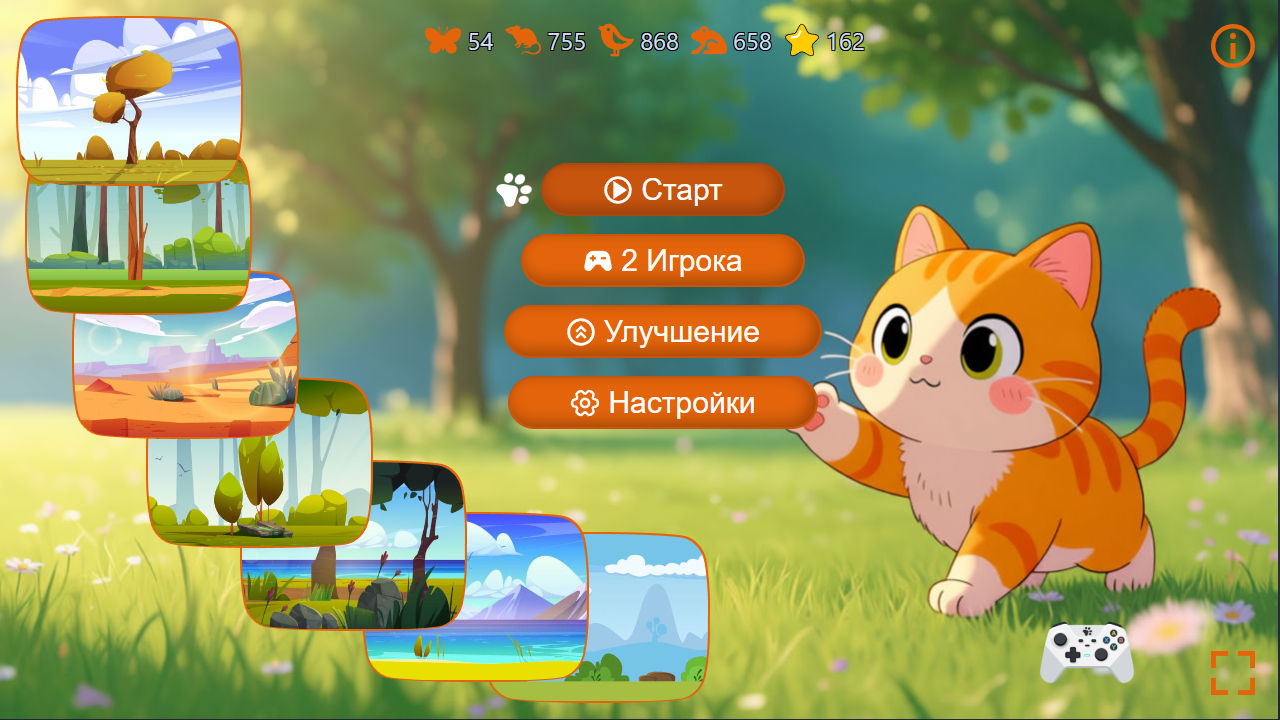Select the 2 Игрока two-player mode
Screen dimensions: 1280x720
point(662,261)
